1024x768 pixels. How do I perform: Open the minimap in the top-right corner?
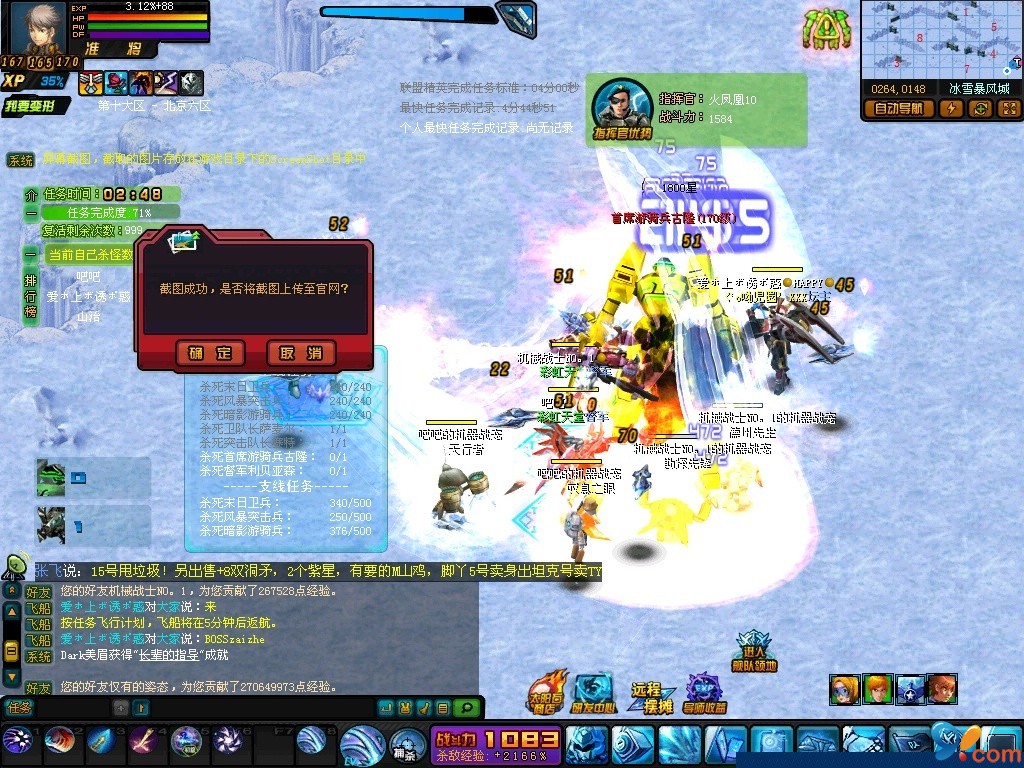(x=941, y=38)
